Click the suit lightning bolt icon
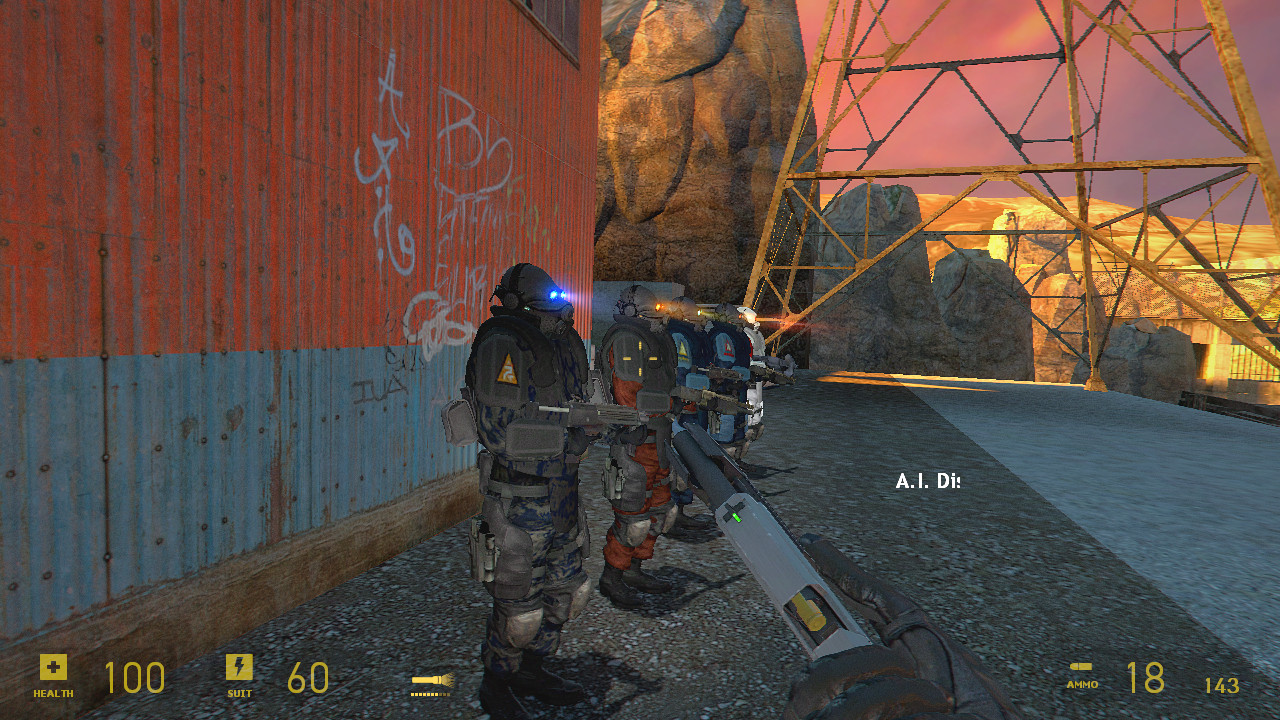This screenshot has width=1280, height=720. pyautogui.click(x=238, y=665)
